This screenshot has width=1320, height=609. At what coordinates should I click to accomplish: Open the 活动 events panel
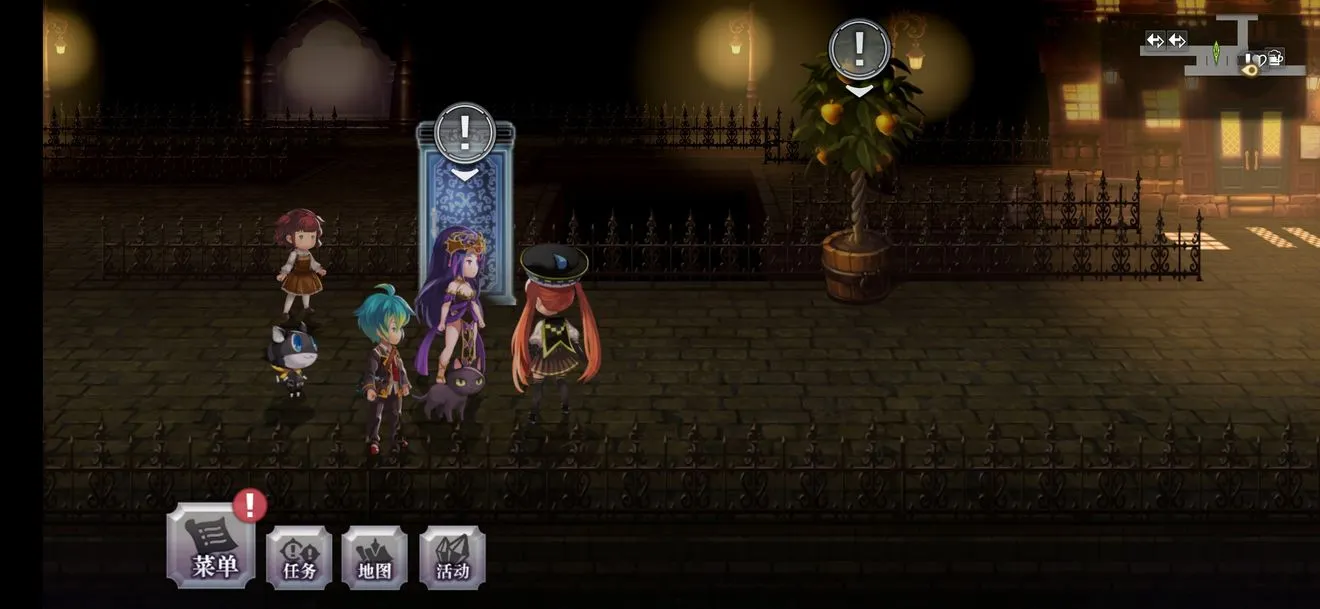pyautogui.click(x=452, y=557)
